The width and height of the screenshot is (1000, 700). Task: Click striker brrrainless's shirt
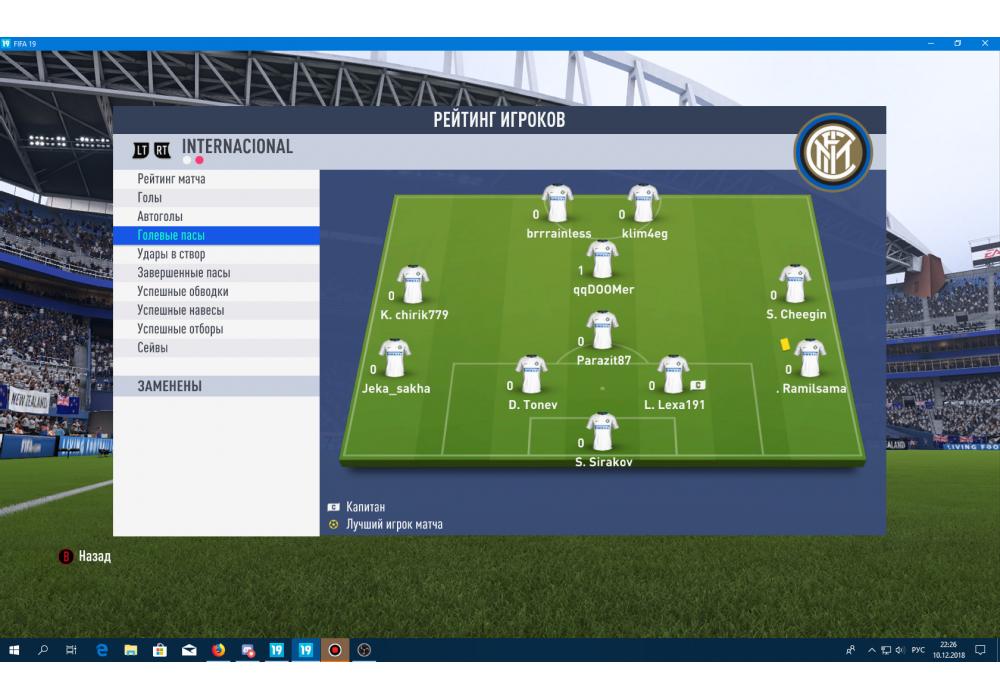pos(558,204)
